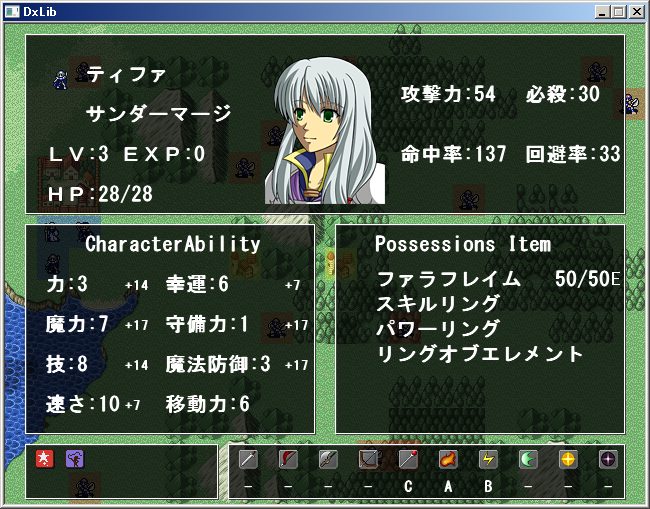Minimize the DxLib window

click(602, 12)
